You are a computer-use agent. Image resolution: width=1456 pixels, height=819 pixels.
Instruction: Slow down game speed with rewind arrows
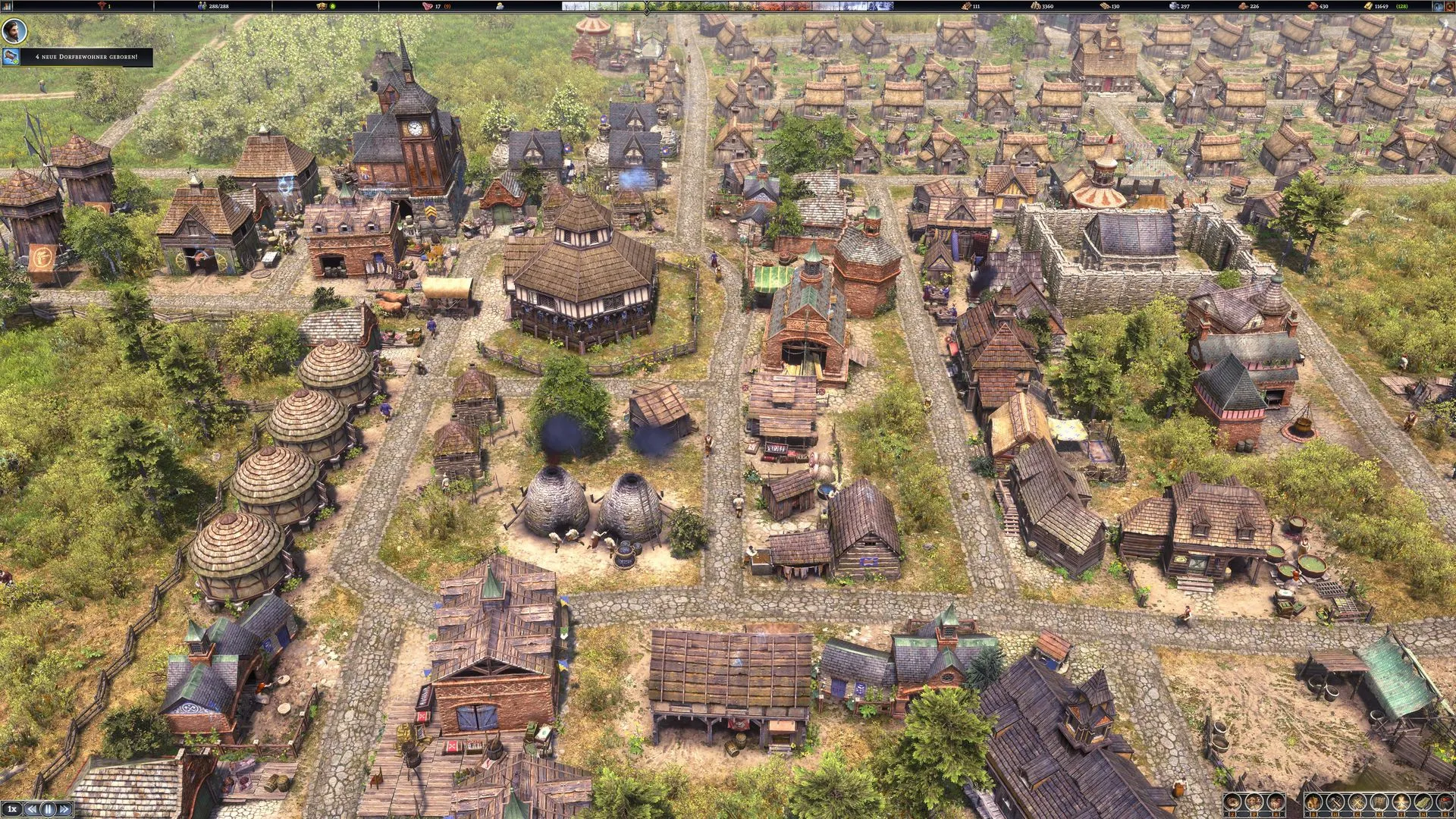click(x=32, y=808)
